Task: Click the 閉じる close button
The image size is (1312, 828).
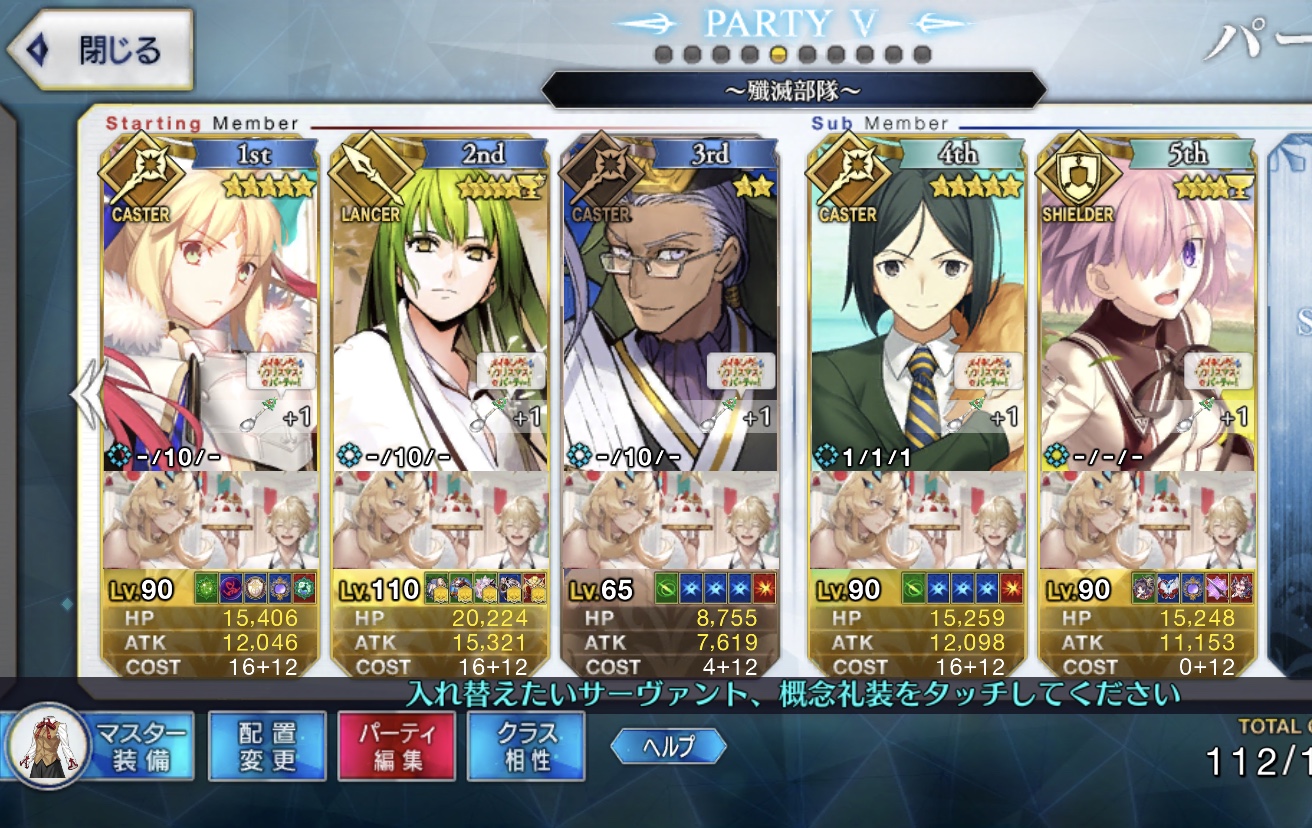Action: pos(98,50)
